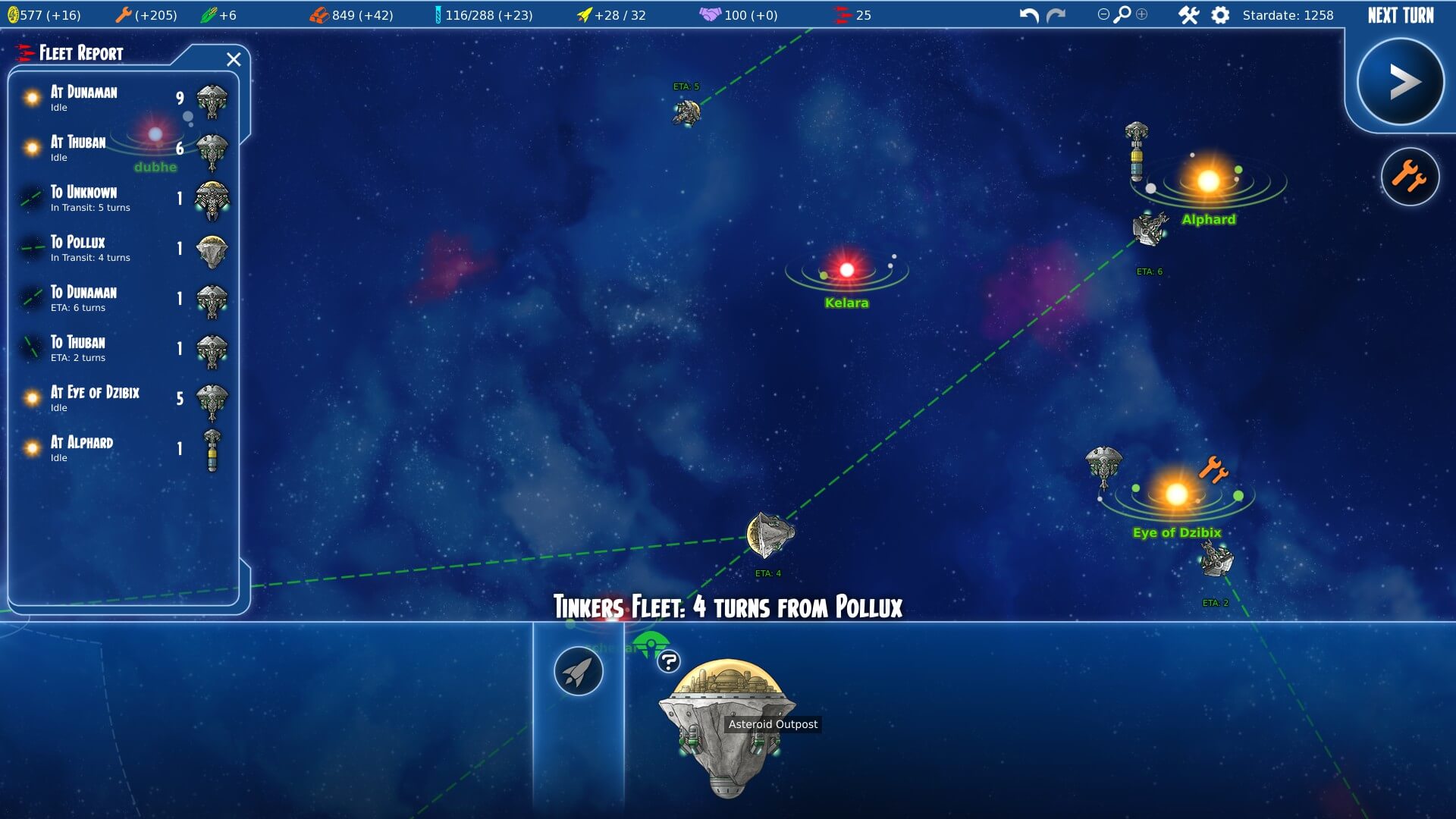Zoom in the galaxy map

1141,14
